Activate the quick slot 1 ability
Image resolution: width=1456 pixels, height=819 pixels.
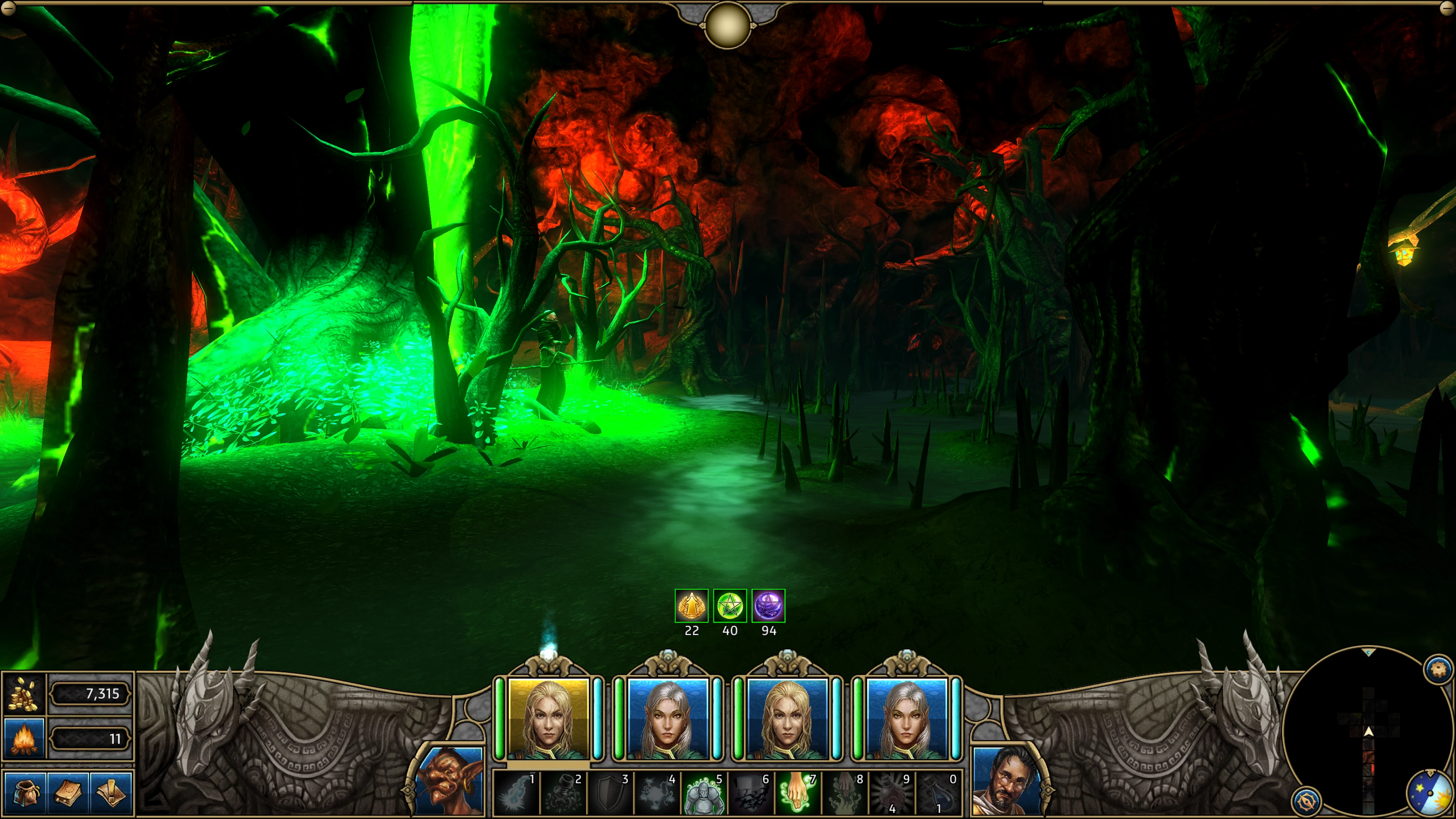[517, 793]
